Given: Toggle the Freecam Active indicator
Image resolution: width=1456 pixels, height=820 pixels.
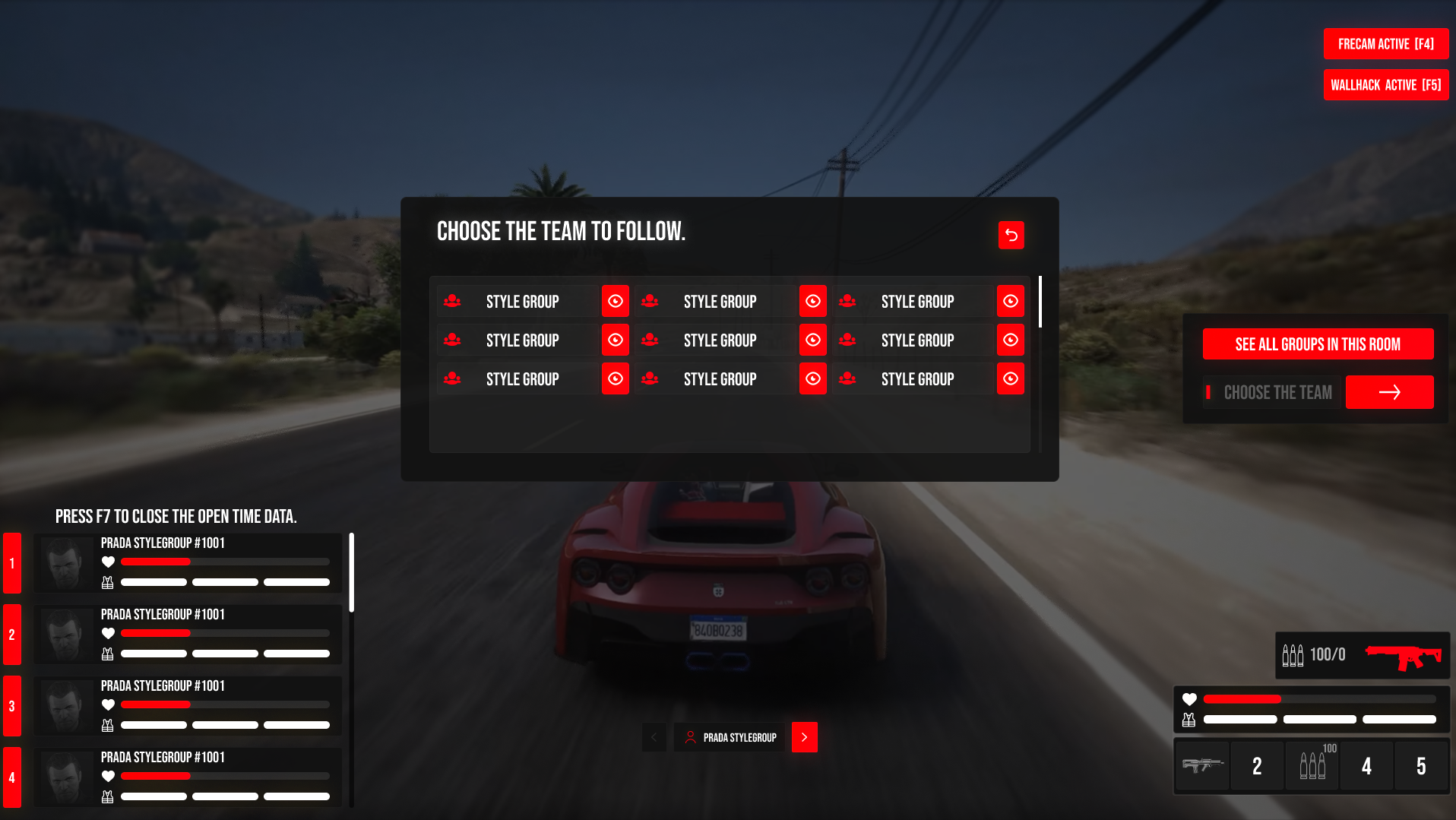Looking at the screenshot, I should 1385,44.
